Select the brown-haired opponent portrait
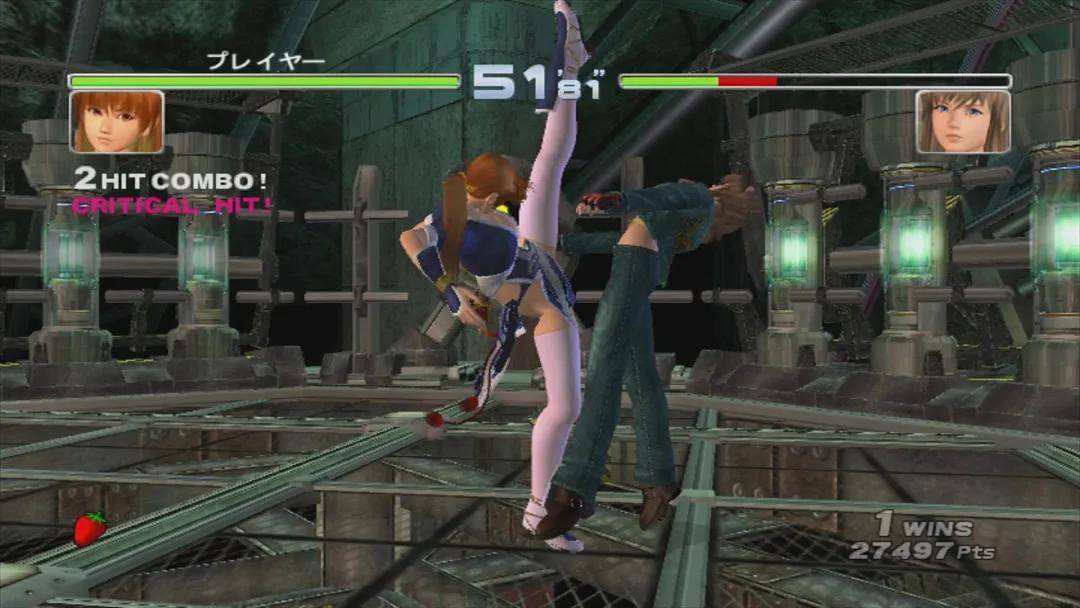 pyautogui.click(x=963, y=122)
